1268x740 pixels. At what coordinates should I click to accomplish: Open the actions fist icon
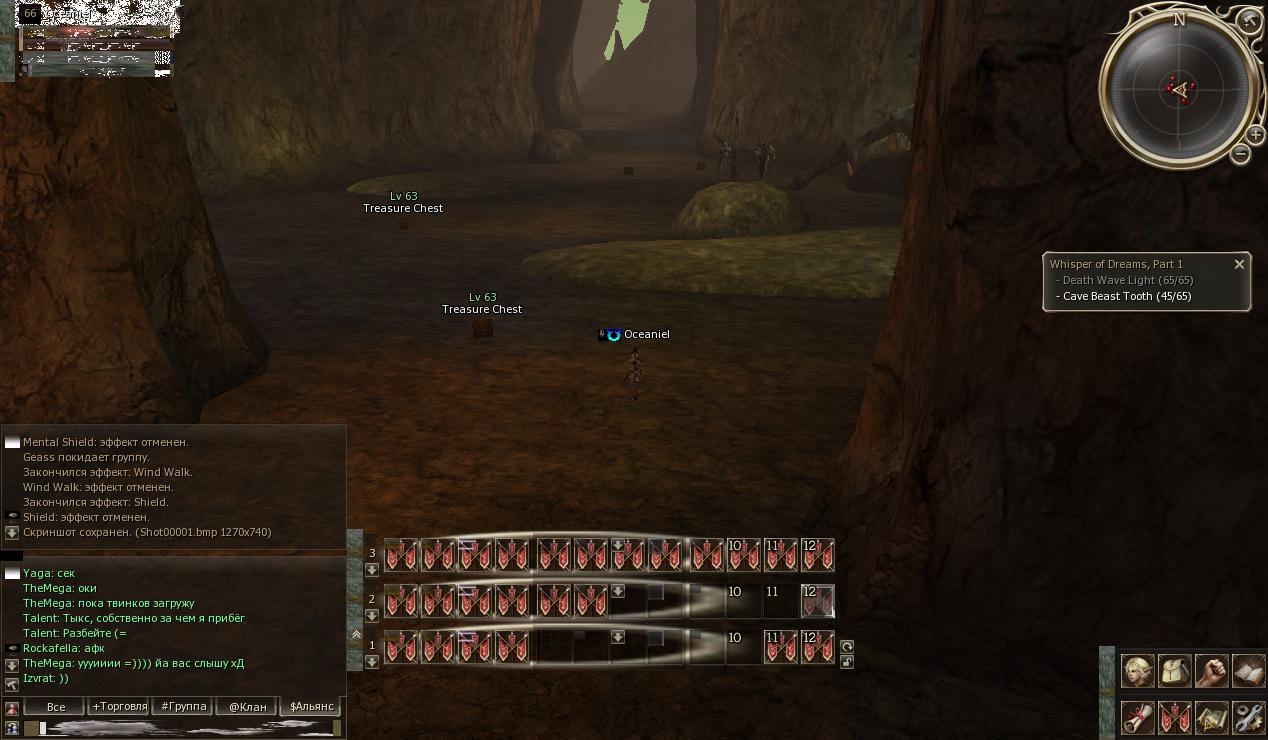[1211, 671]
